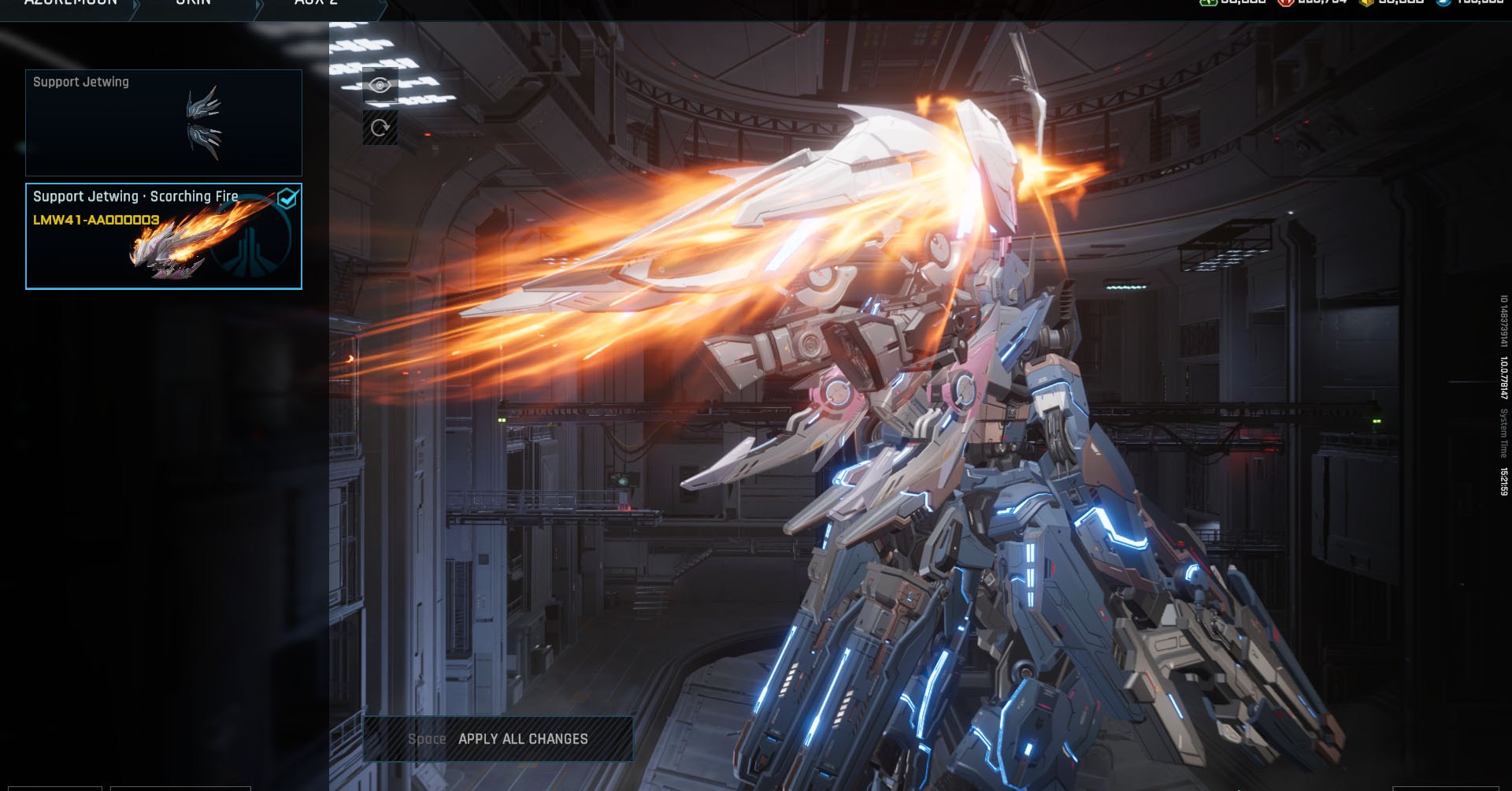
Task: Click the red hexagon currency icon
Action: coord(1286,4)
